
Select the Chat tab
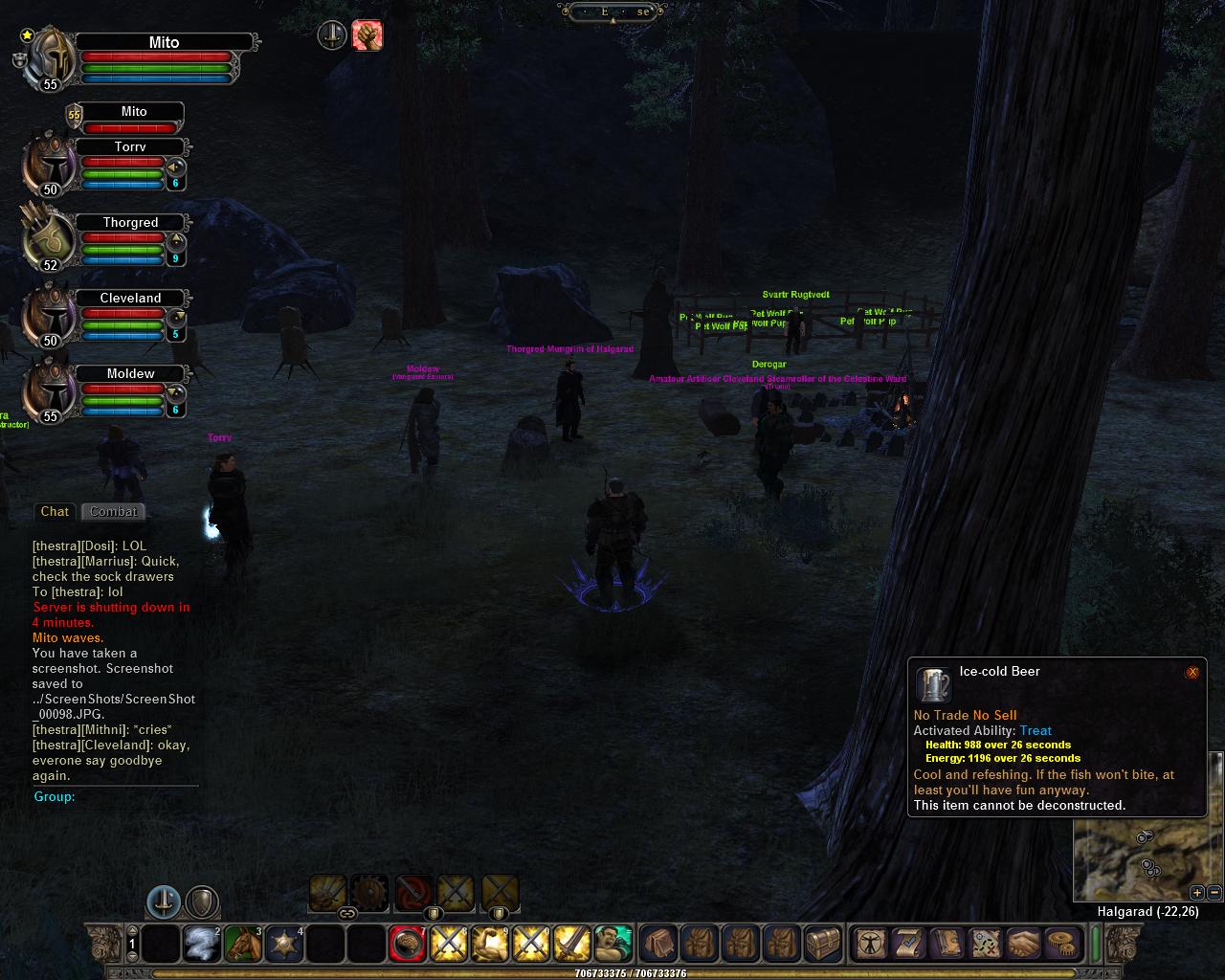[x=55, y=512]
